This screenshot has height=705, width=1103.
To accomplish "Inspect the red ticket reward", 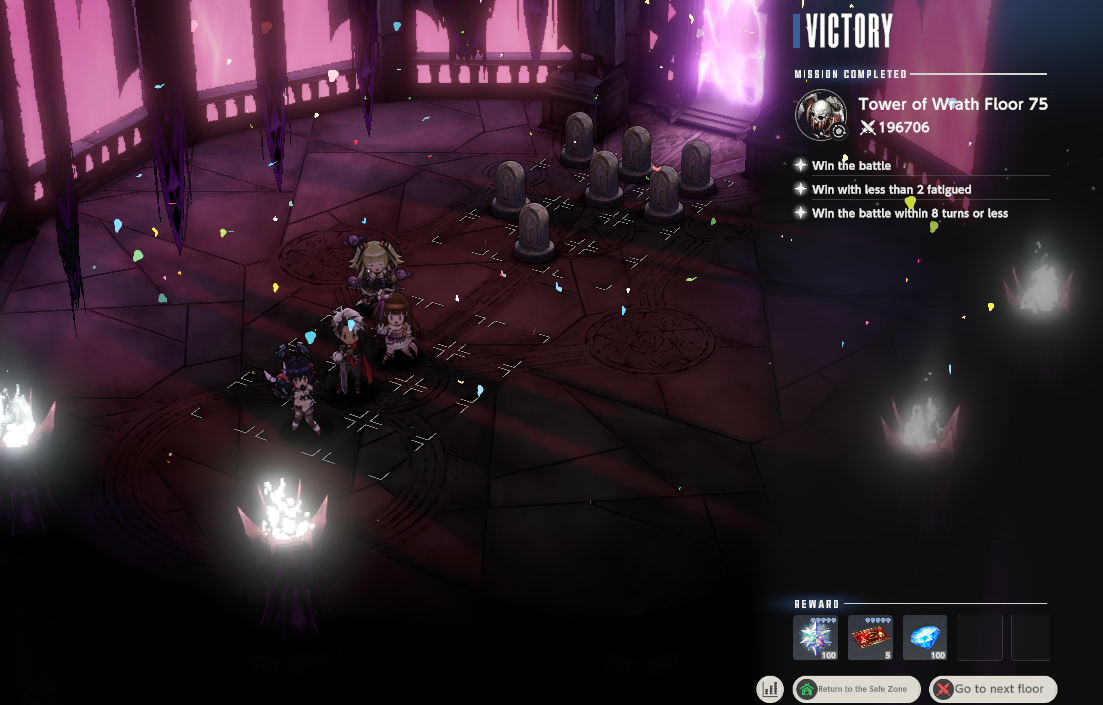I will 870,638.
